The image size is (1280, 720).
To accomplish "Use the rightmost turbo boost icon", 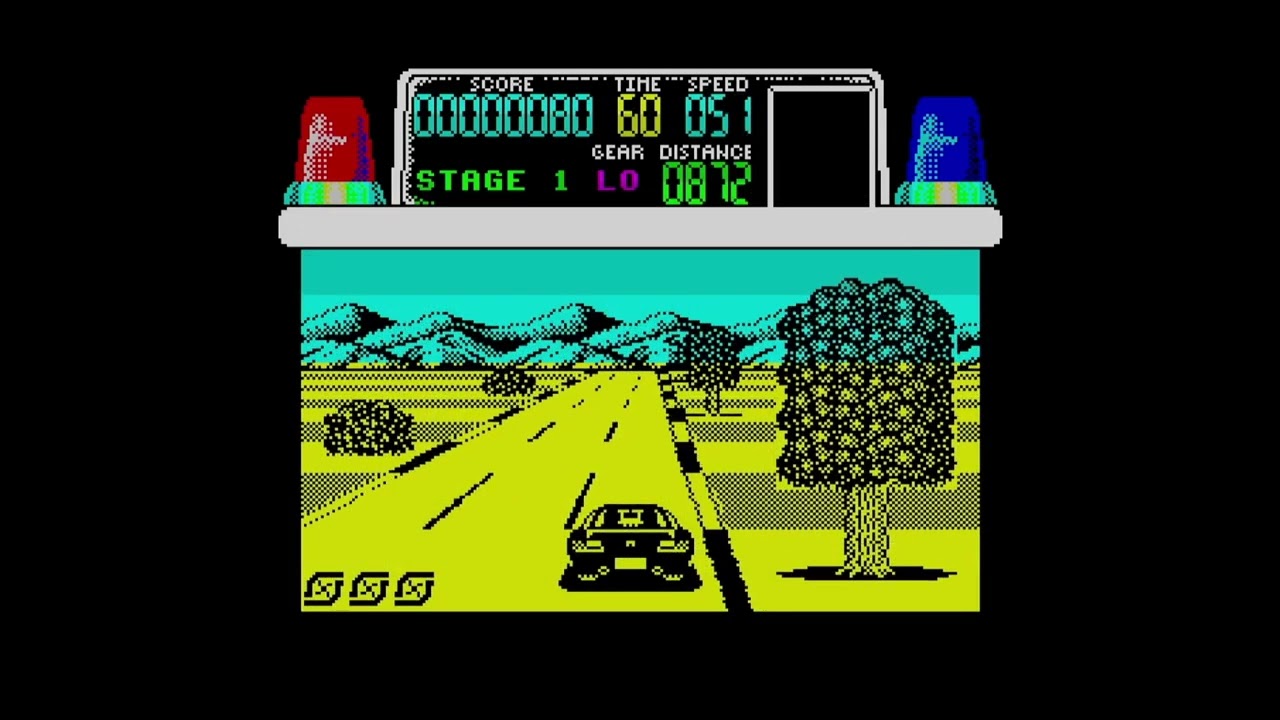I will pos(412,587).
